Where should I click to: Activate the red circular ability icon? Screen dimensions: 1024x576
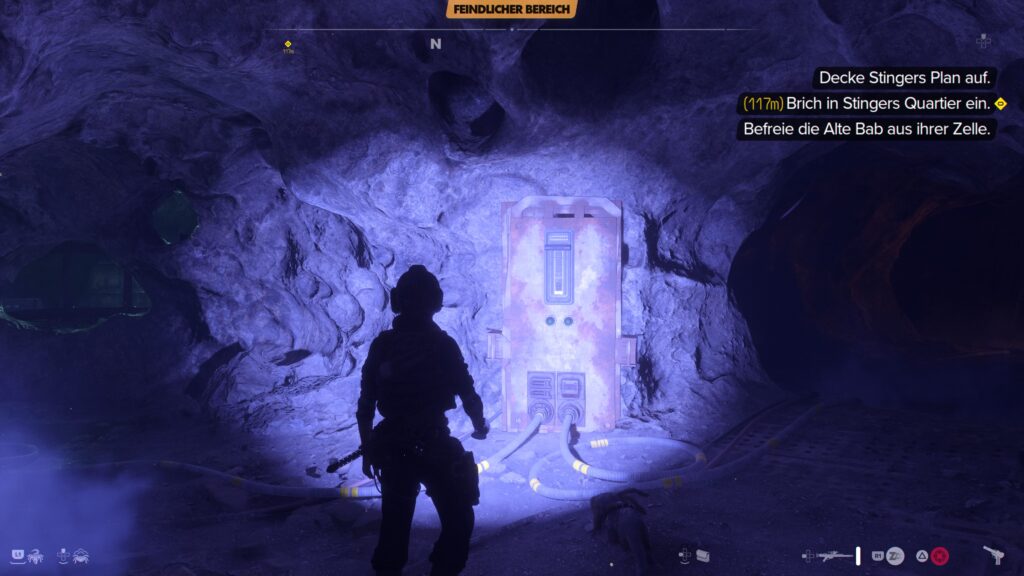point(940,555)
